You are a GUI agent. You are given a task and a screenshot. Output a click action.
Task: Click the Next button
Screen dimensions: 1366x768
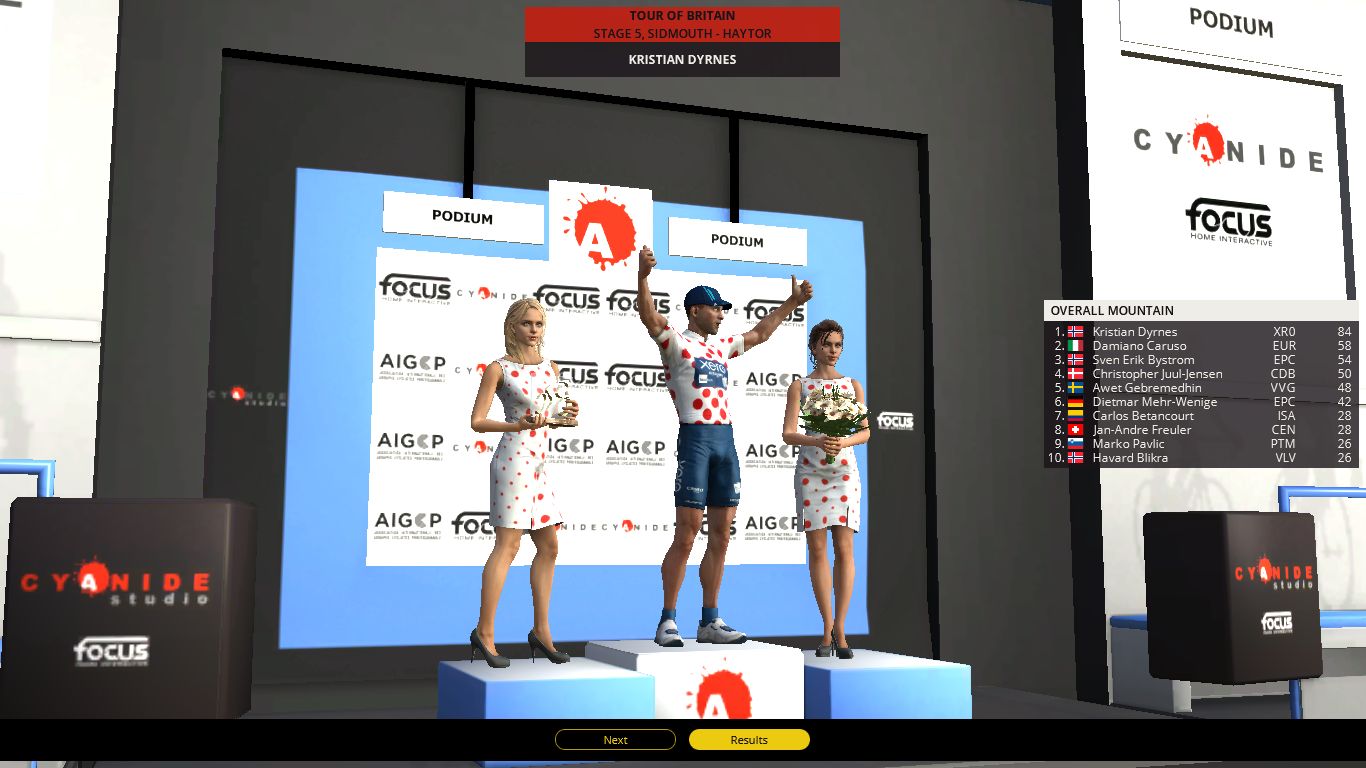click(614, 739)
